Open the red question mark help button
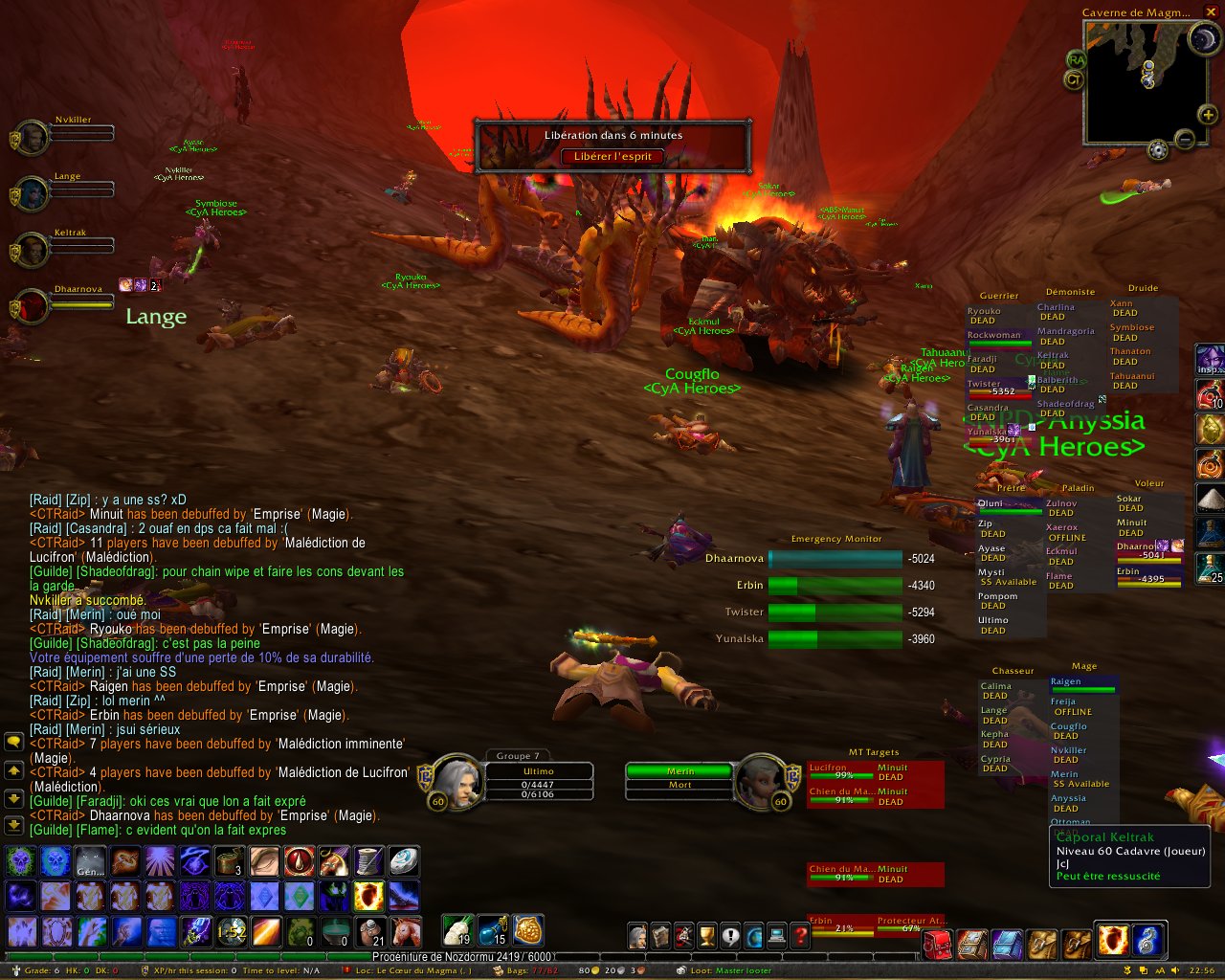The width and height of the screenshot is (1225, 980). coord(800,936)
